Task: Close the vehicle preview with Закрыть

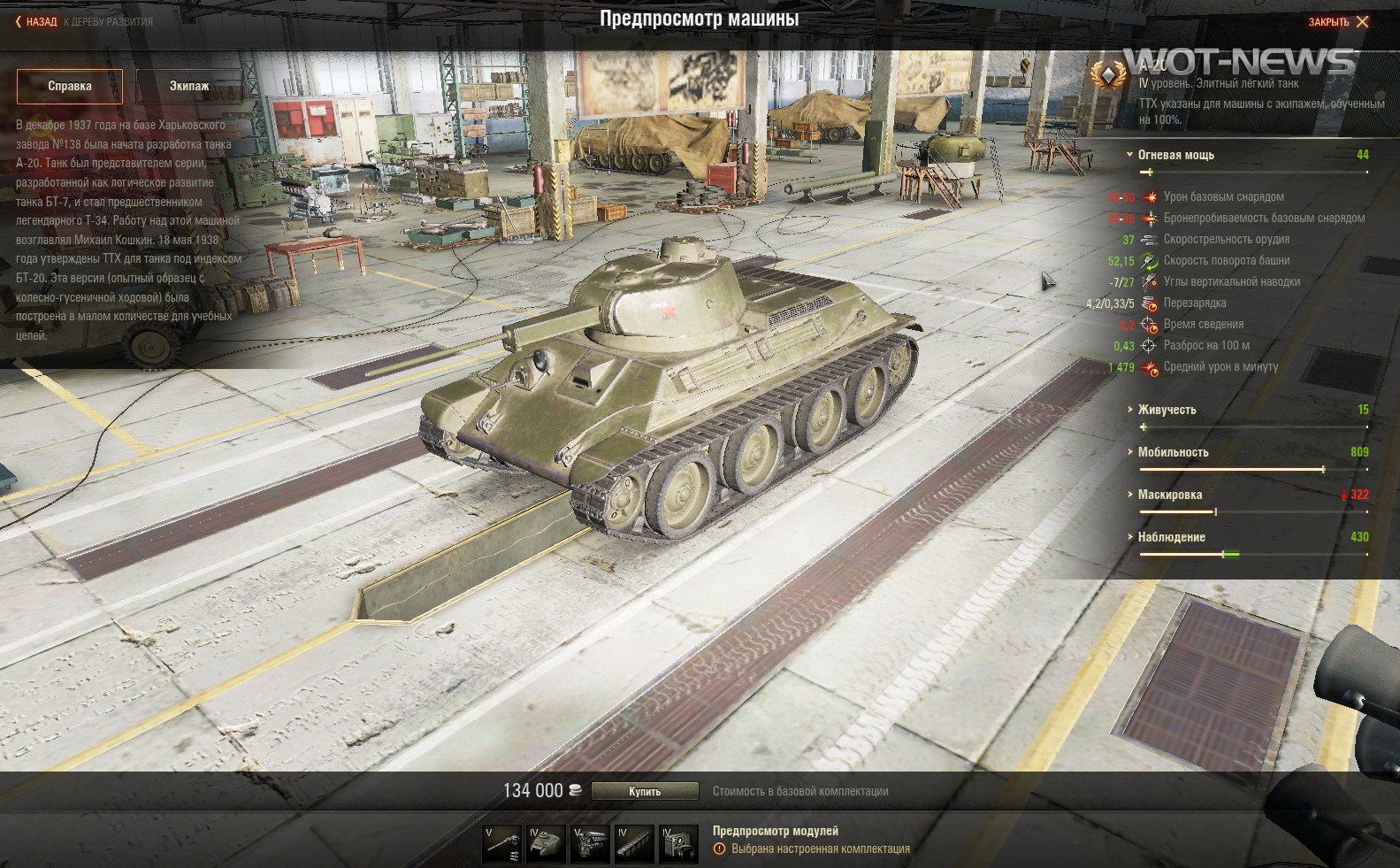Action: pyautogui.click(x=1338, y=21)
